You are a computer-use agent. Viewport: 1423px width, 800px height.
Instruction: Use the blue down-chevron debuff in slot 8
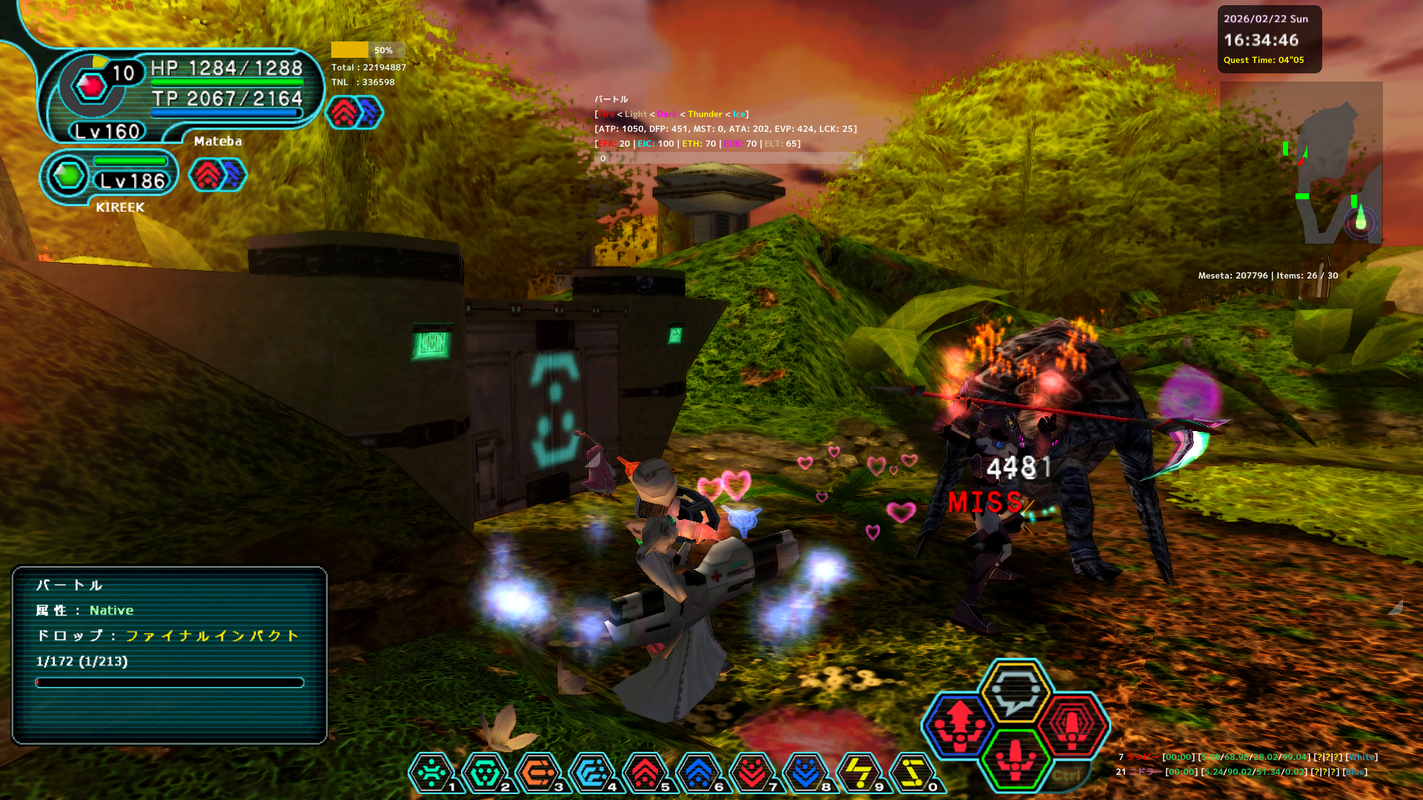point(805,772)
